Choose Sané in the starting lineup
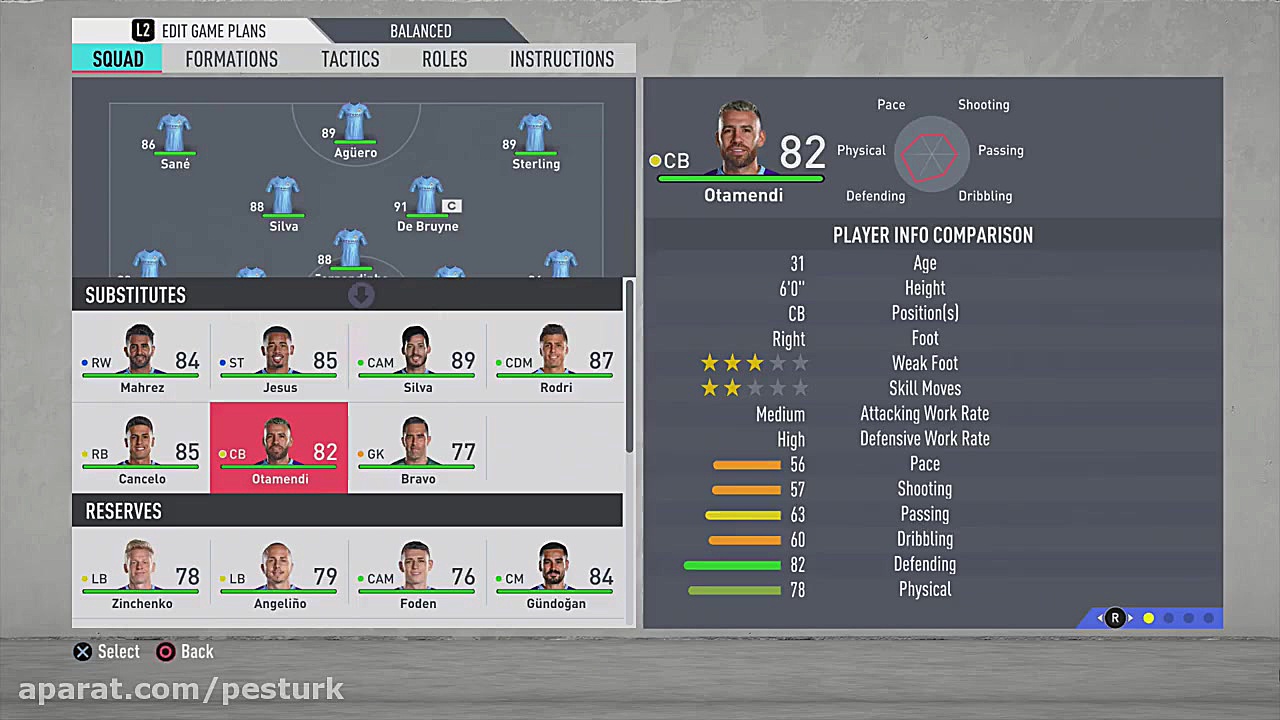This screenshot has width=1280, height=720. coord(174,142)
